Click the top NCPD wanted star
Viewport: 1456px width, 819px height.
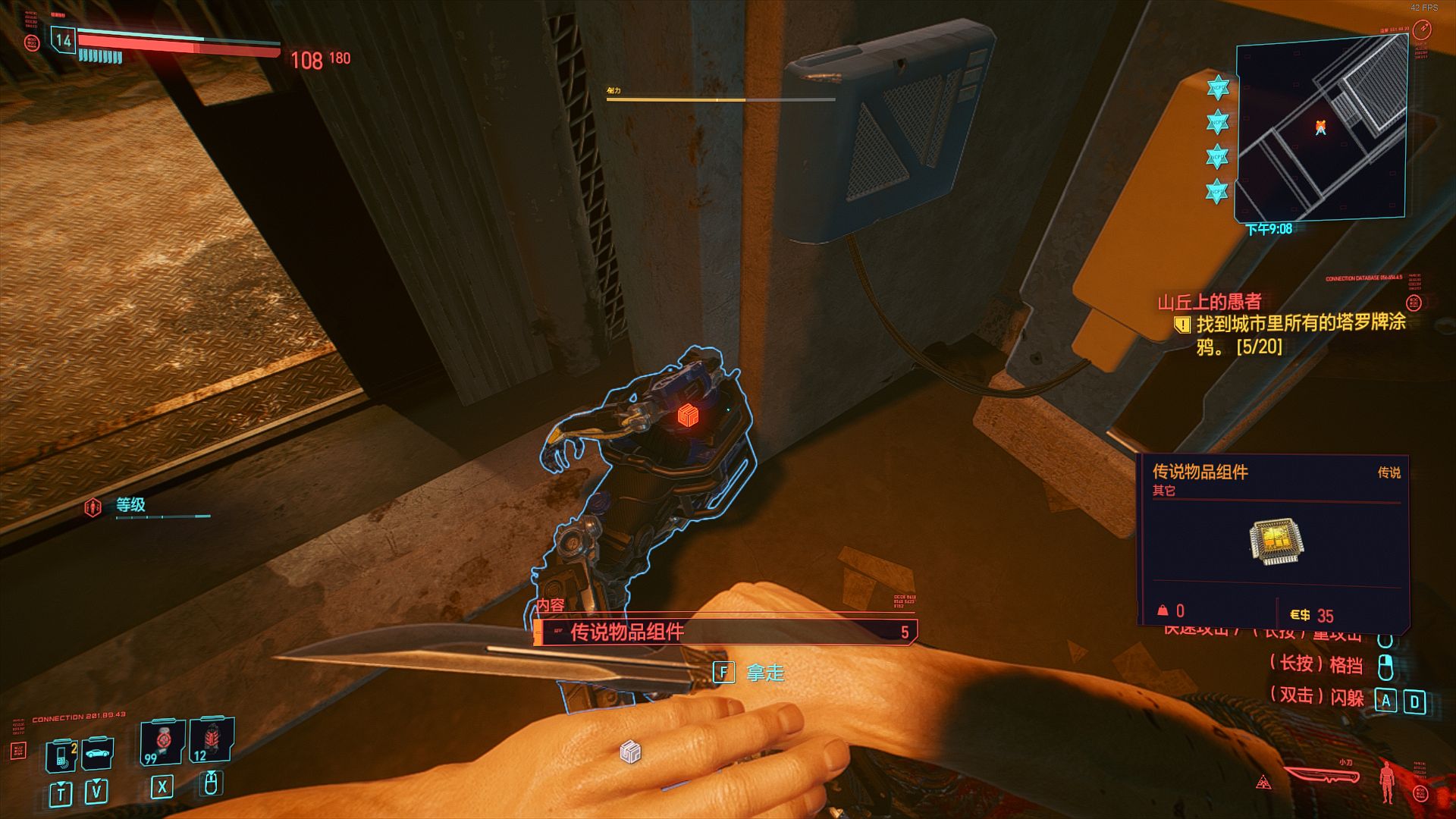(x=1217, y=87)
